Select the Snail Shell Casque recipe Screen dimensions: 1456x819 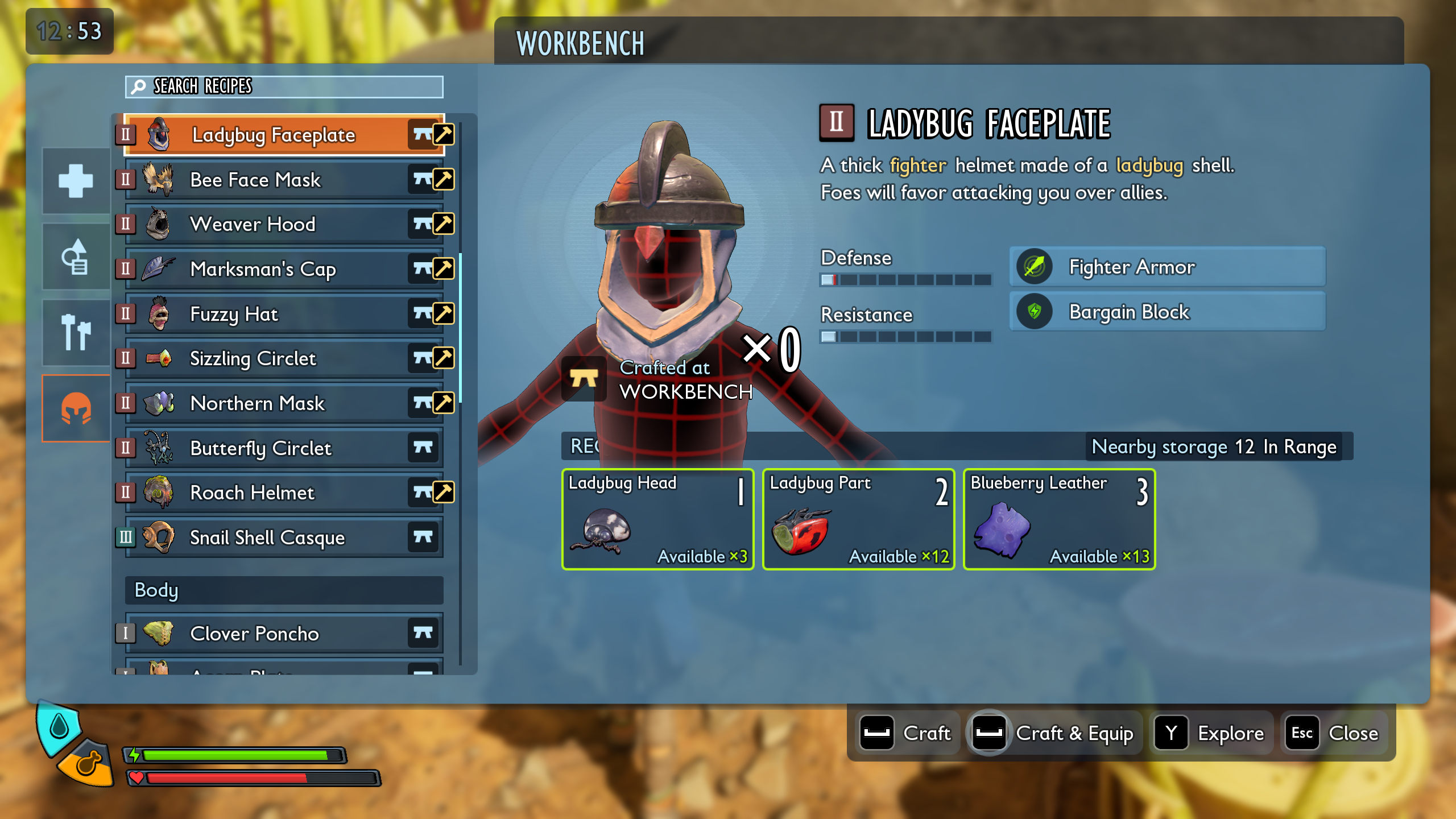pos(267,537)
